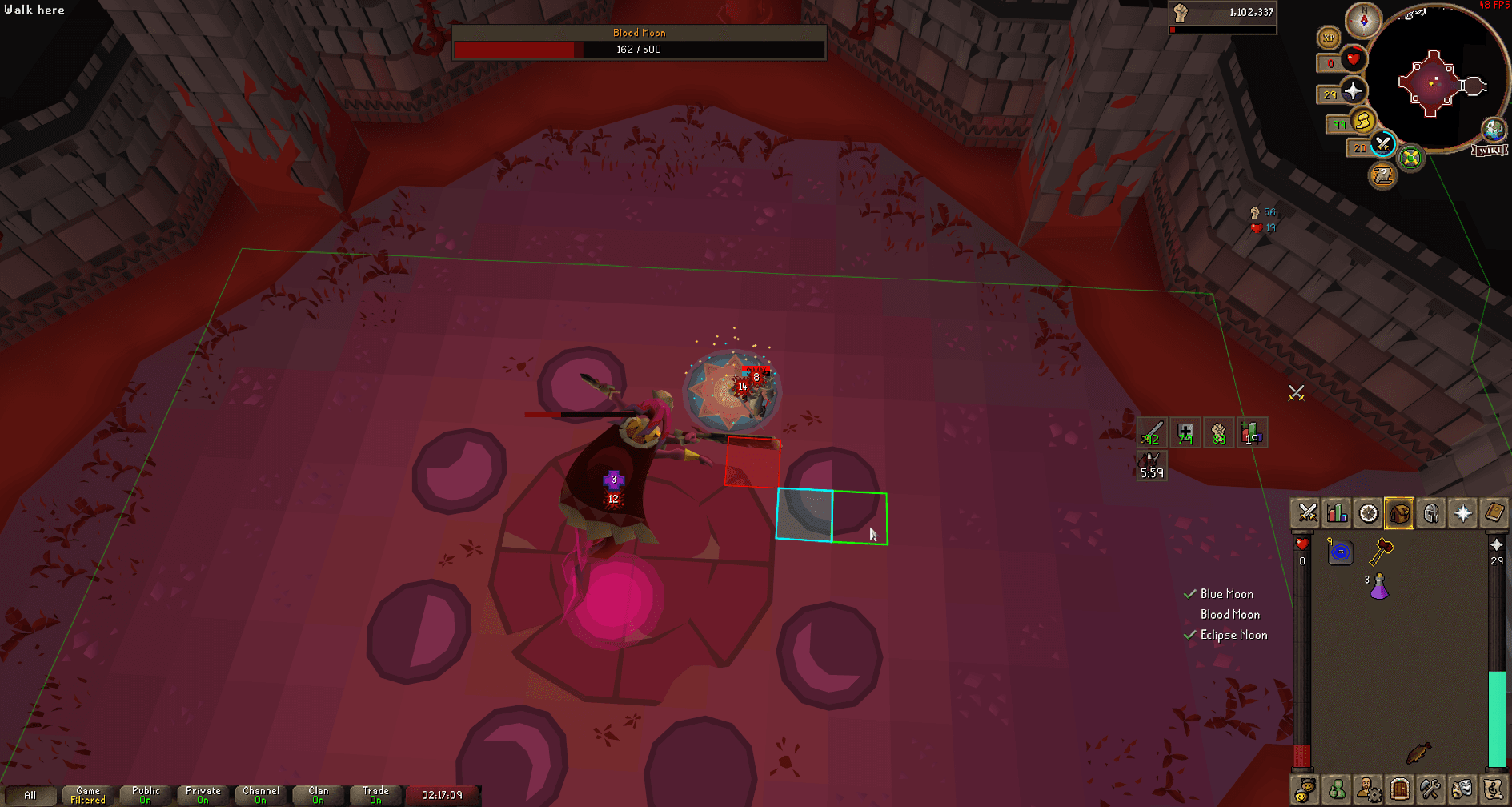
Task: Click the rune pouch in the inventory
Action: click(x=1340, y=552)
